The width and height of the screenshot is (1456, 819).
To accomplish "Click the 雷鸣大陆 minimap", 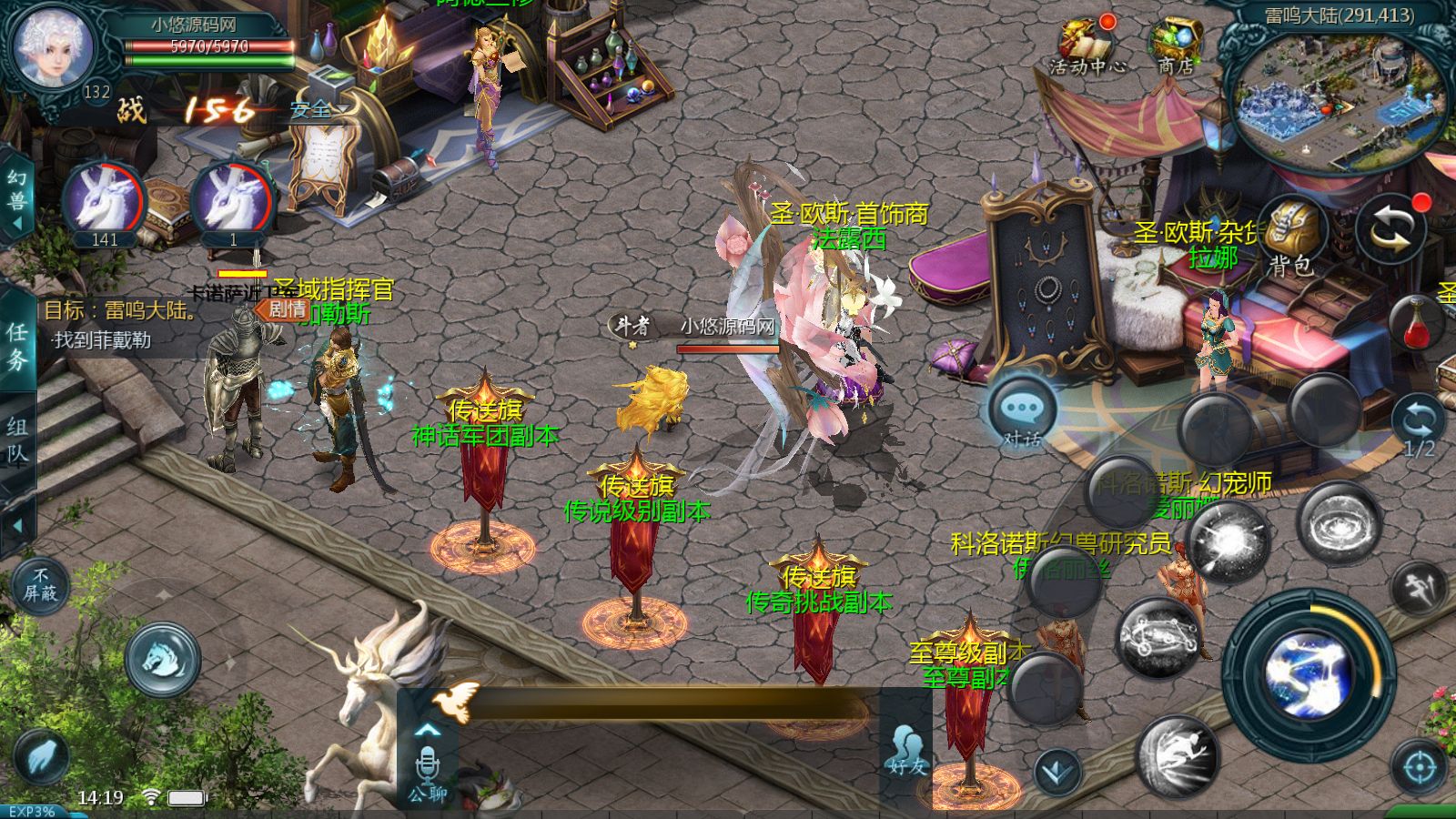I will (1336, 100).
